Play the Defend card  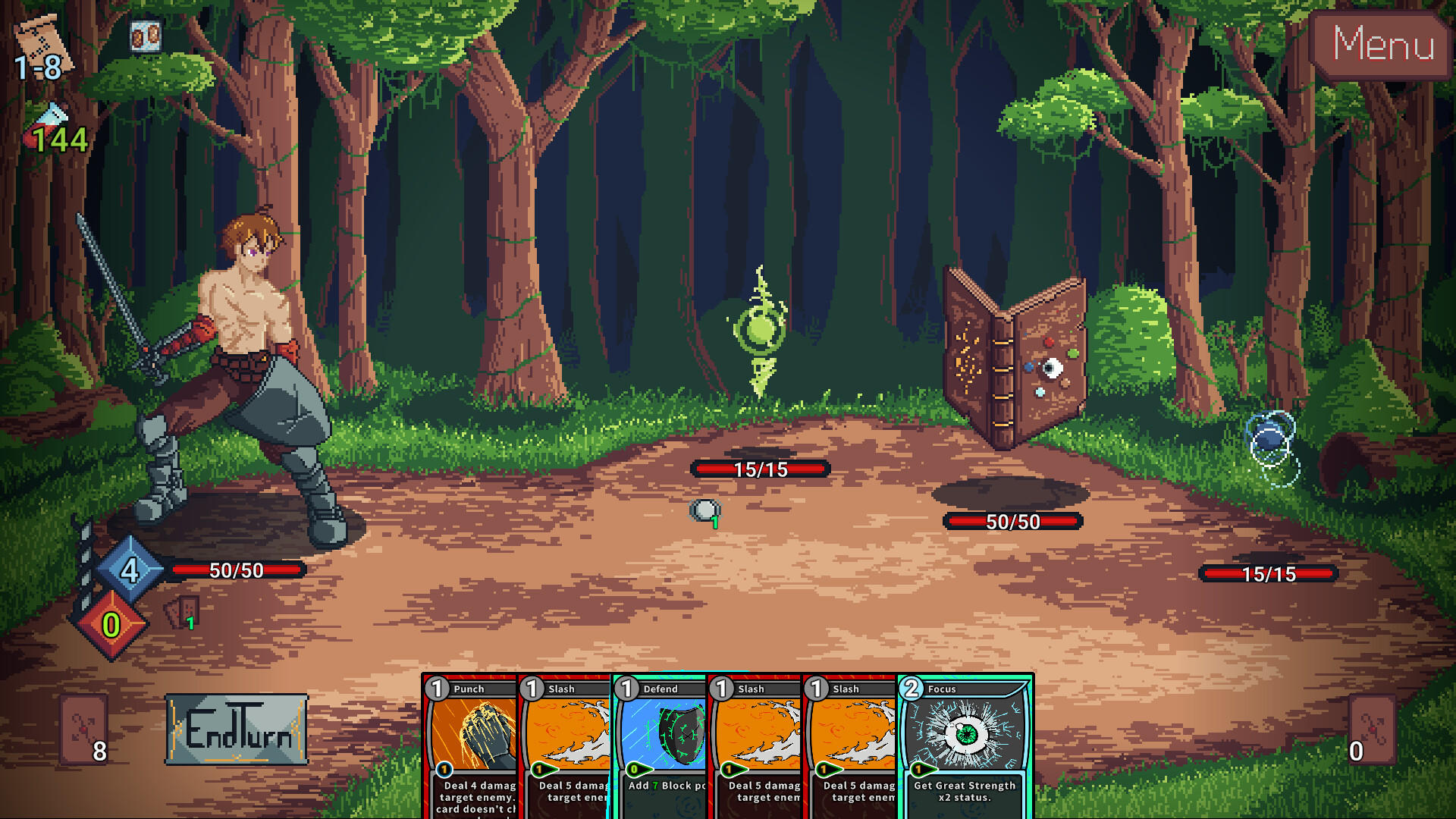coord(660,739)
